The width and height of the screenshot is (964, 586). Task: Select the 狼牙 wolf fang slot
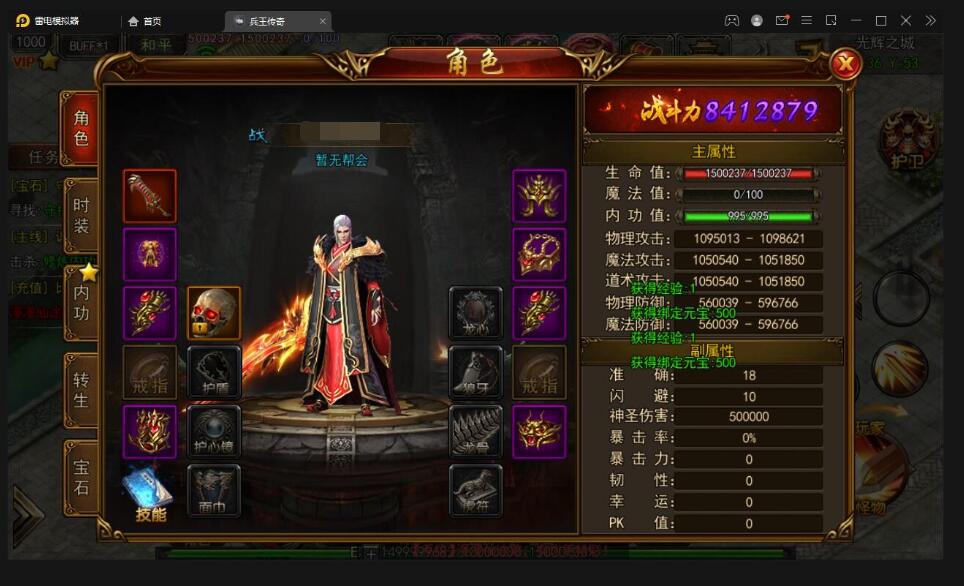coord(475,372)
